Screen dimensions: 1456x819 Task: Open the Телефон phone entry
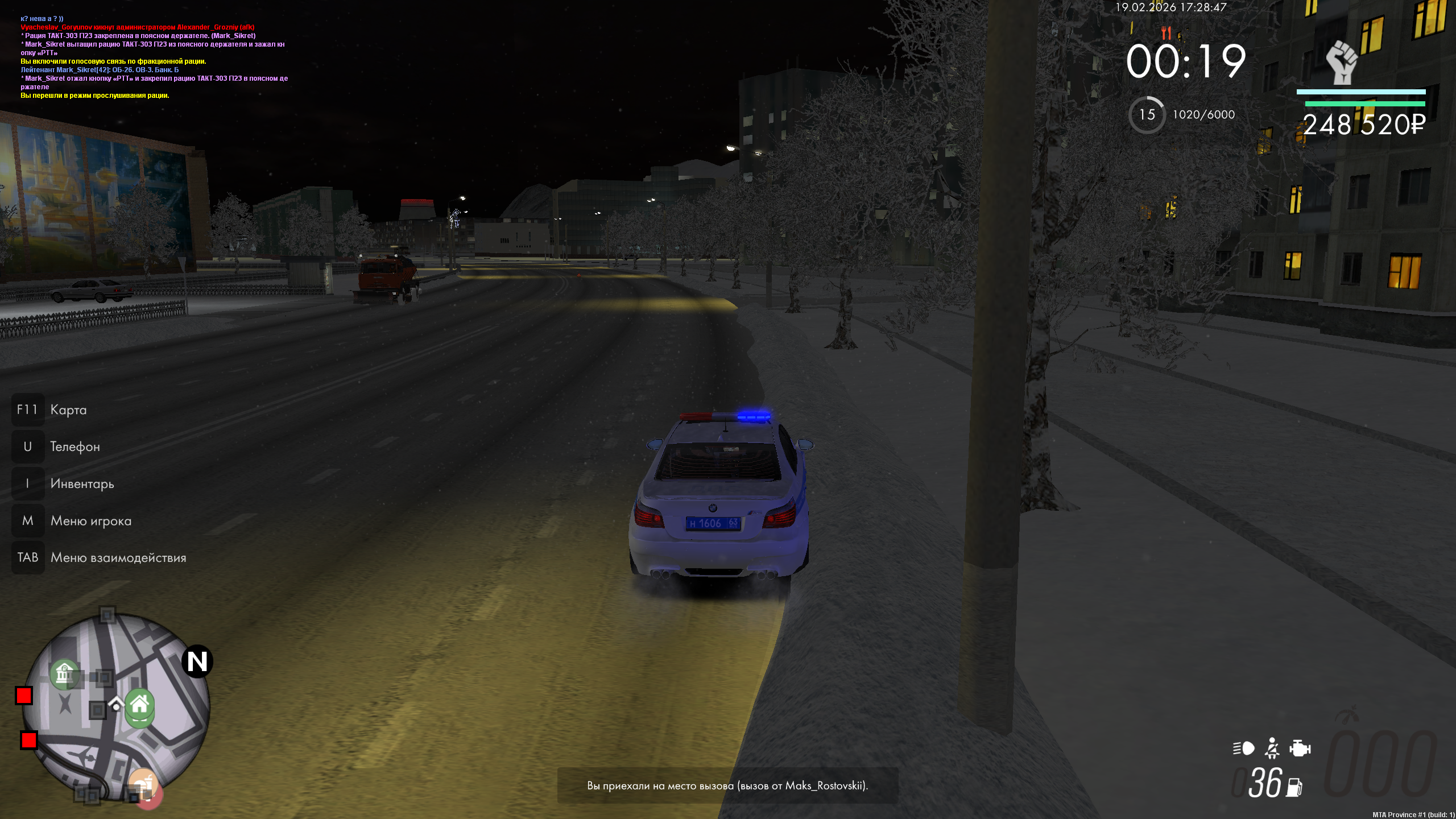(x=75, y=446)
